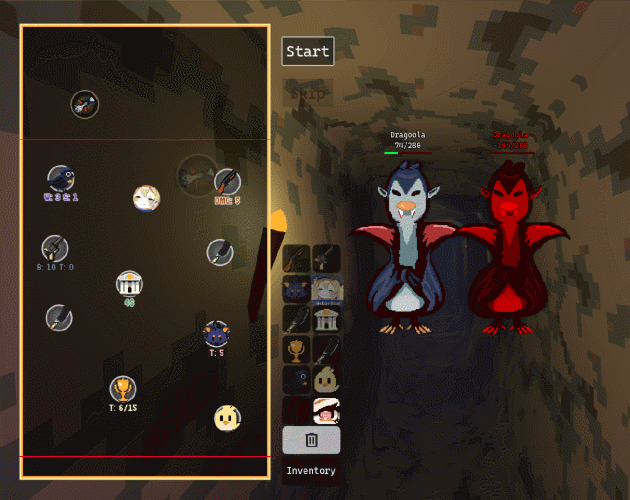The width and height of the screenshot is (630, 500).
Task: Select the crow token on the board
Action: 60,179
